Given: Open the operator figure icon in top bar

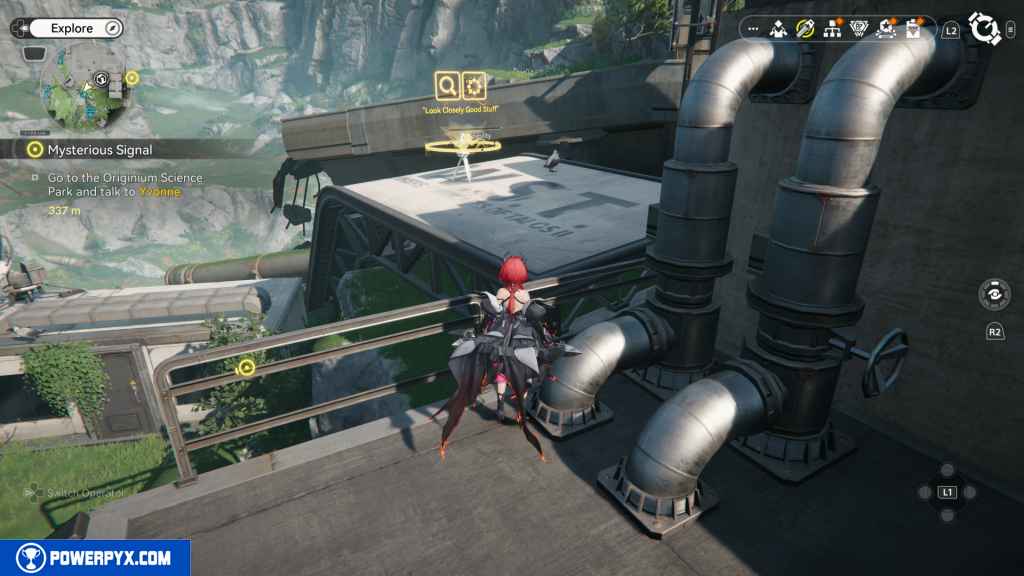Looking at the screenshot, I should 779,29.
